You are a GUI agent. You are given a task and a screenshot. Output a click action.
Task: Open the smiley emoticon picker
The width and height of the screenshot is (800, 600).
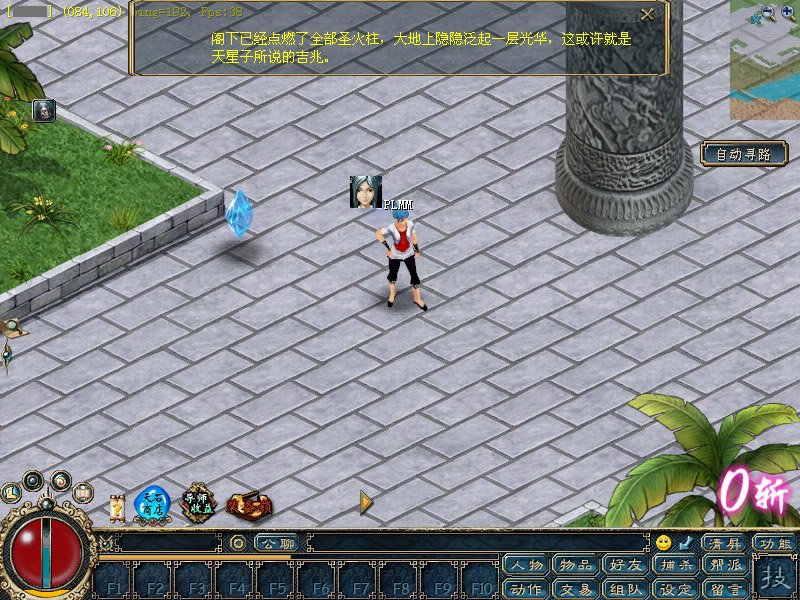pos(663,543)
